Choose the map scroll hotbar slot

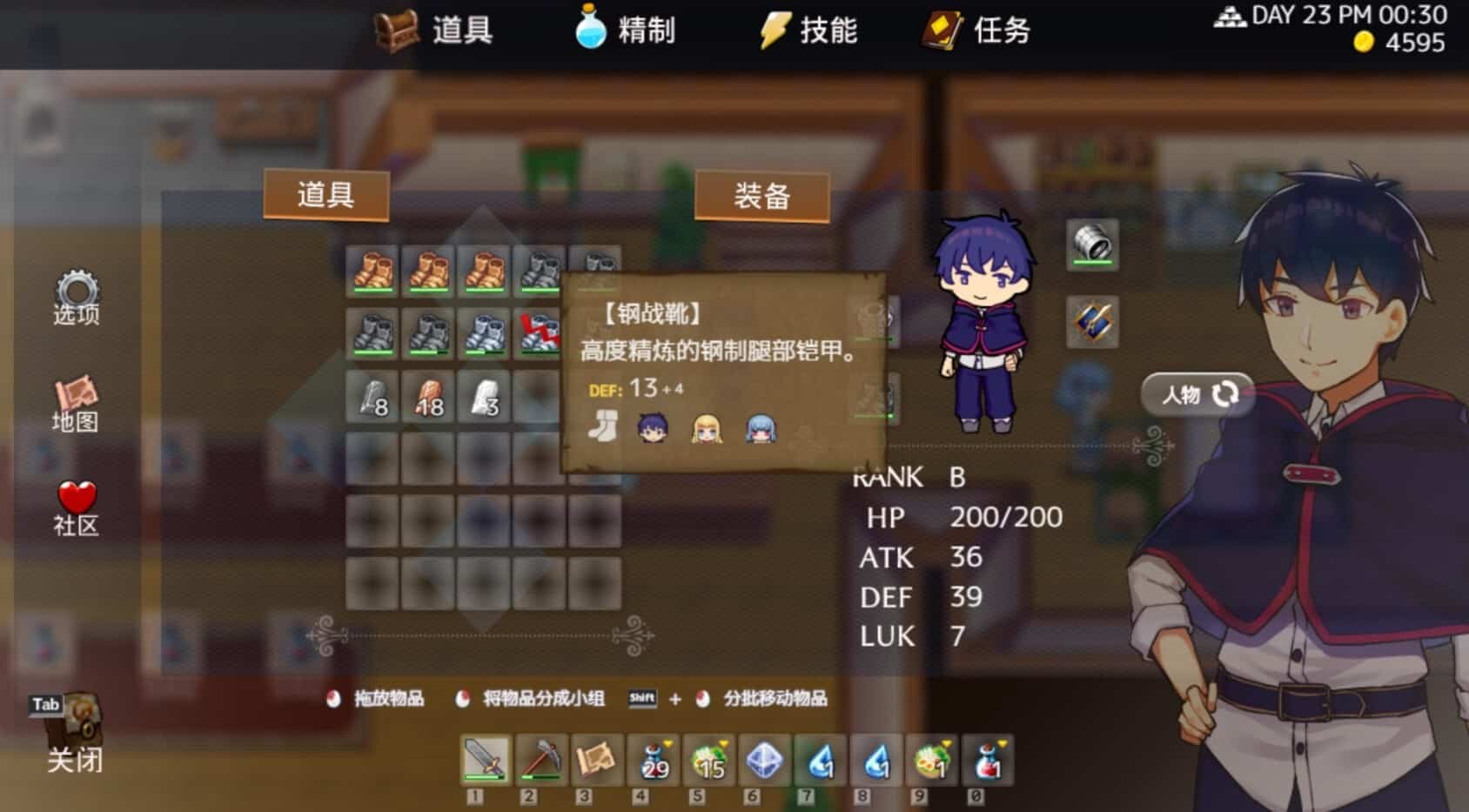(596, 760)
